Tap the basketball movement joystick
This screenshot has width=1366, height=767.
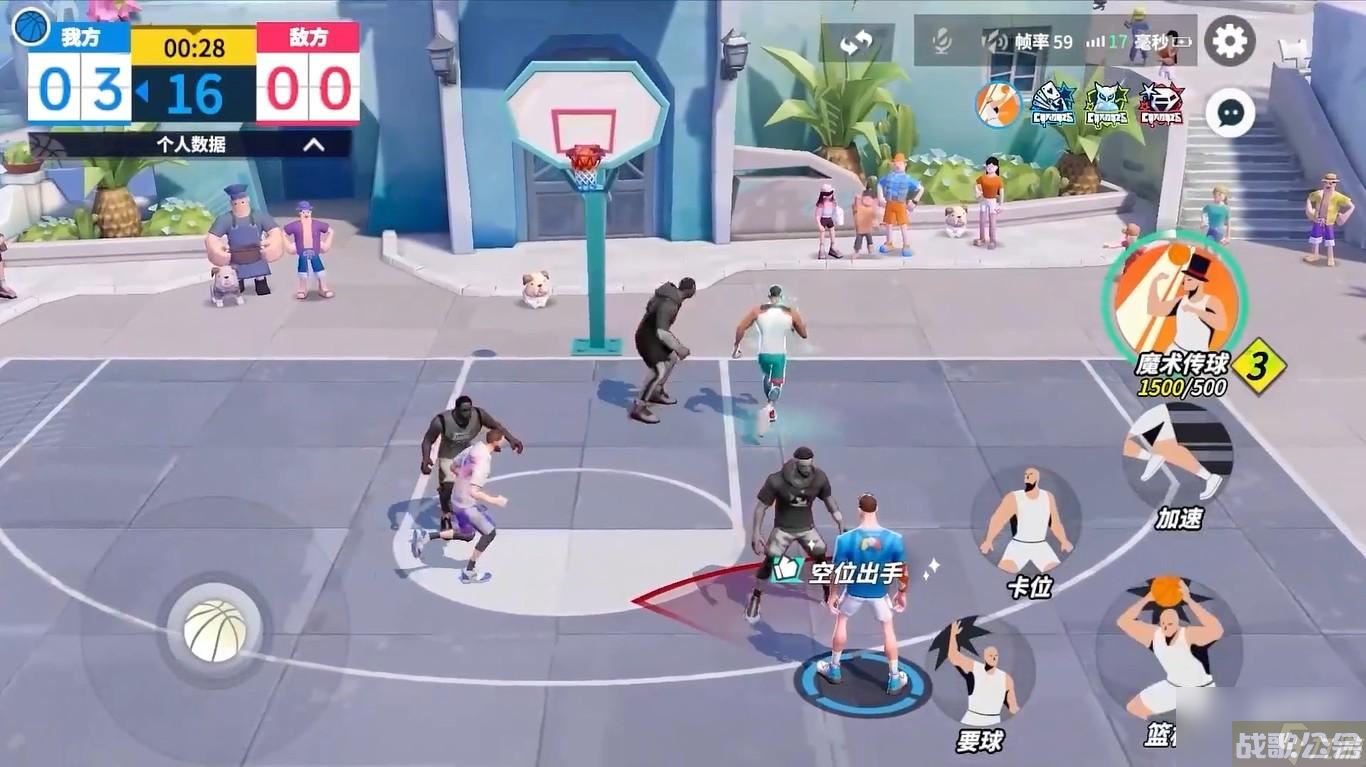(215, 631)
